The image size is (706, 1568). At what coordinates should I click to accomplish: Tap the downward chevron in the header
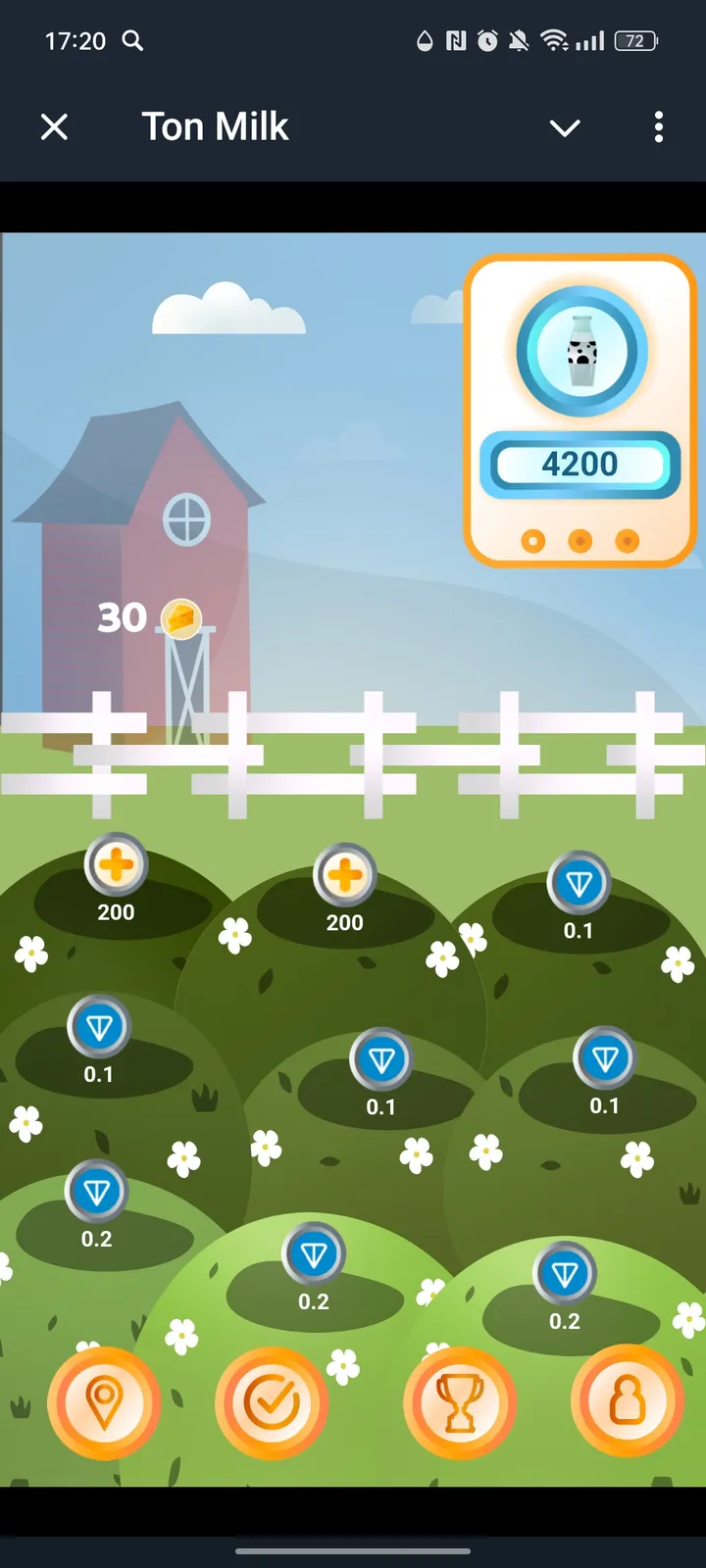coord(565,127)
